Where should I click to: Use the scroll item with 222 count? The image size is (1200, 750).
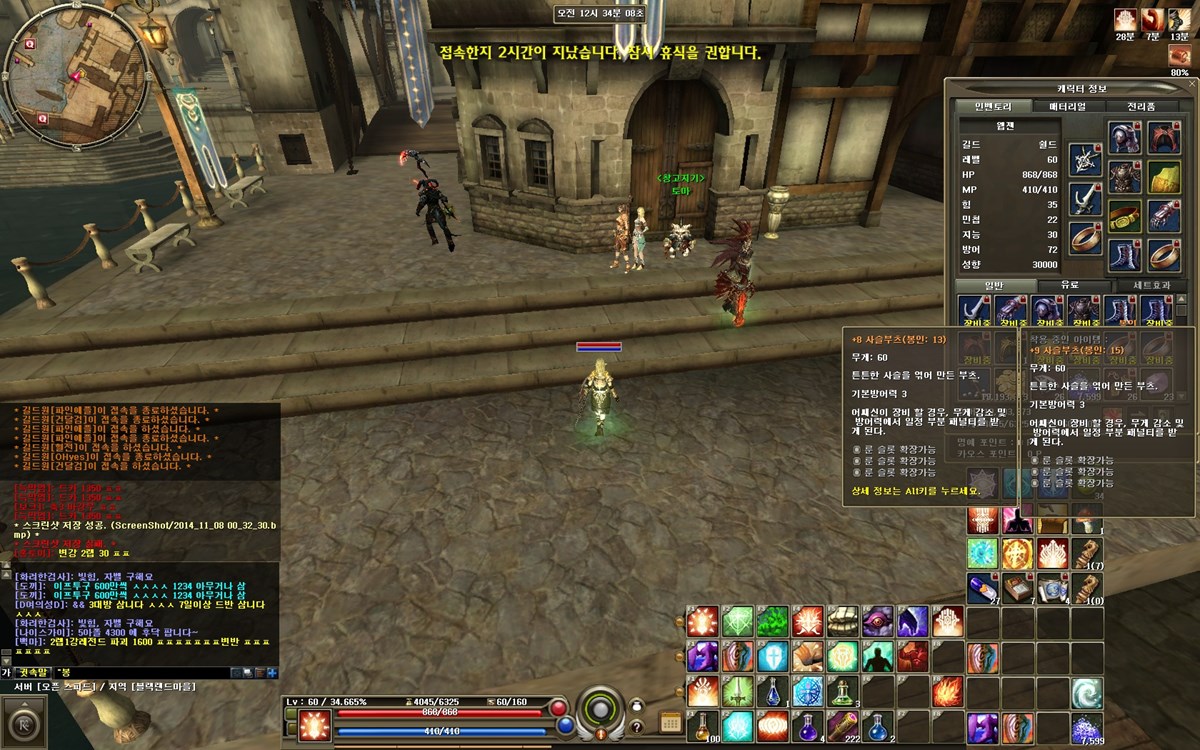(x=842, y=726)
